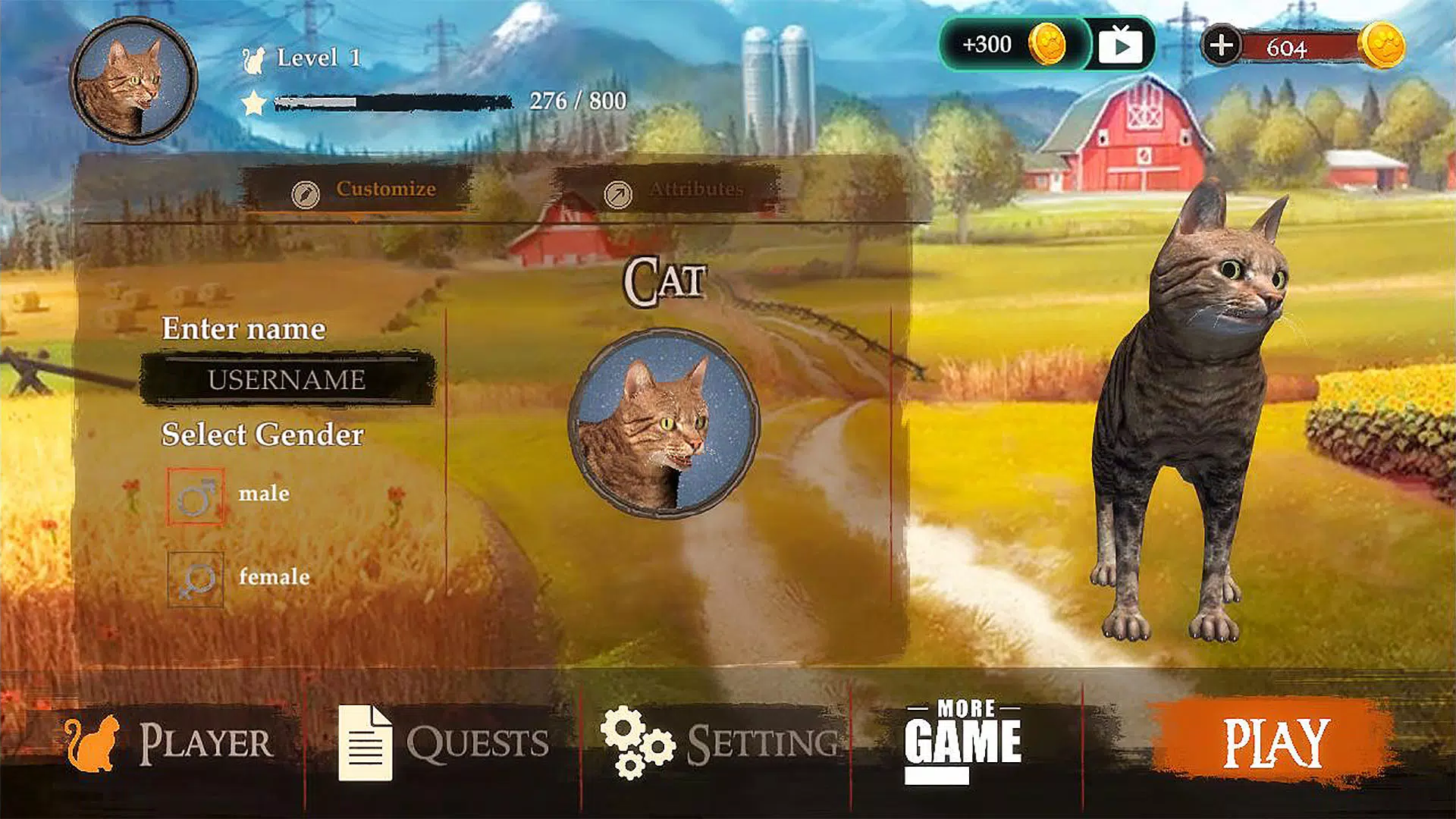This screenshot has height=819, width=1456.
Task: Click the TV icon to watch ad for coins
Action: (1119, 45)
